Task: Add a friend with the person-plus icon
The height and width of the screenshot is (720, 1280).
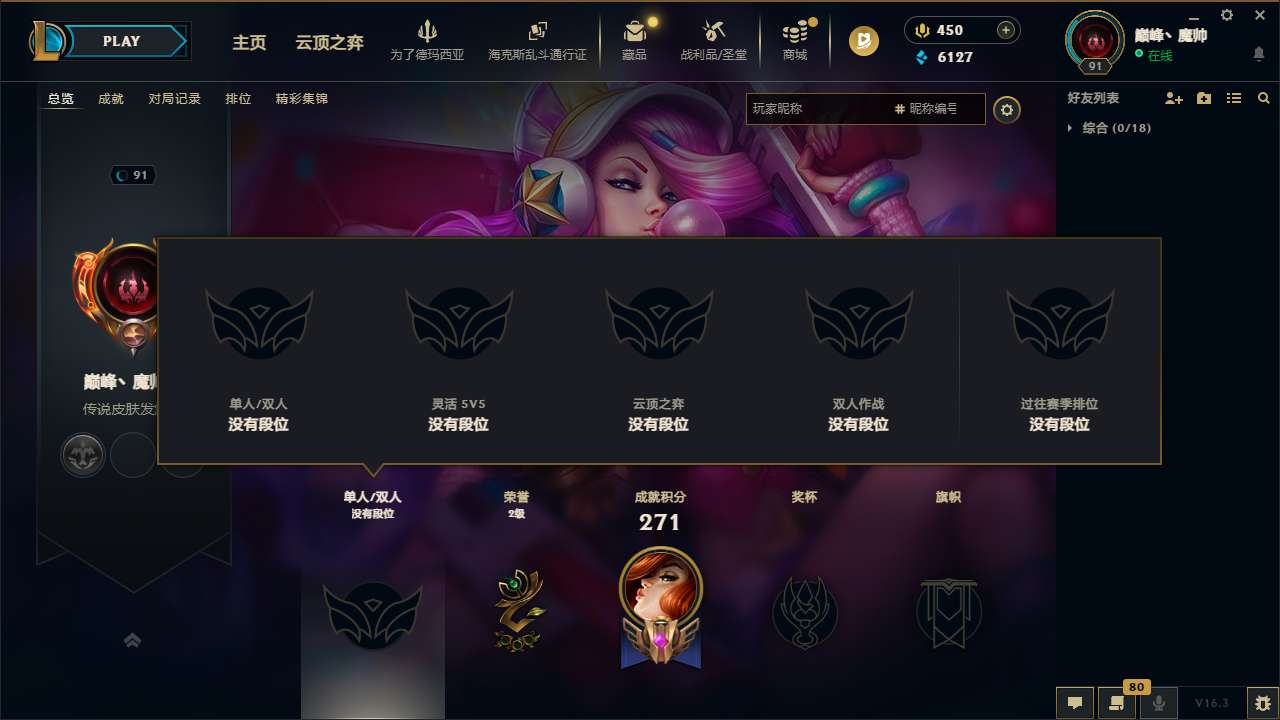Action: [1173, 98]
